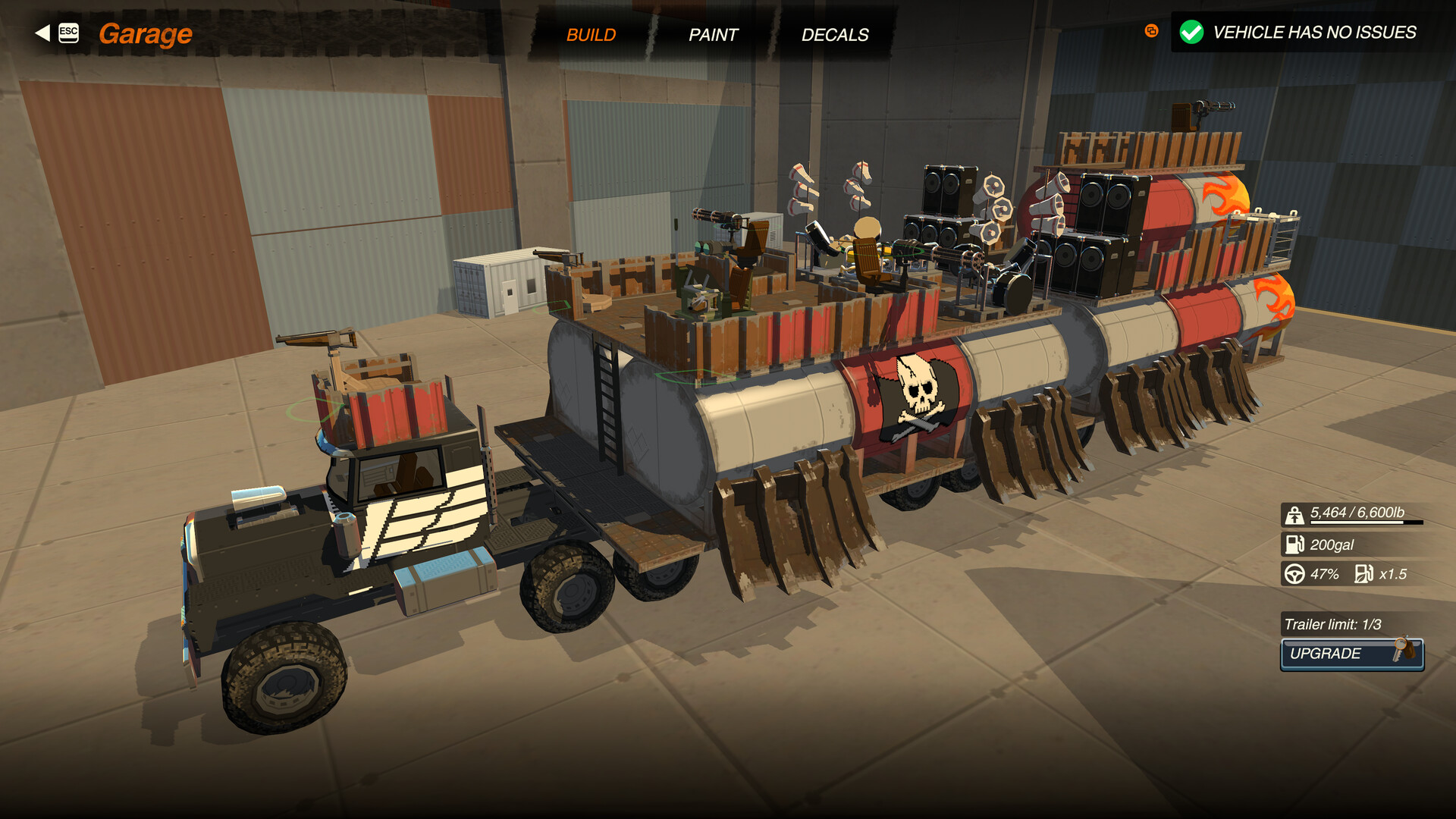Image resolution: width=1456 pixels, height=819 pixels.
Task: Switch to the PAINT tab
Action: click(713, 34)
